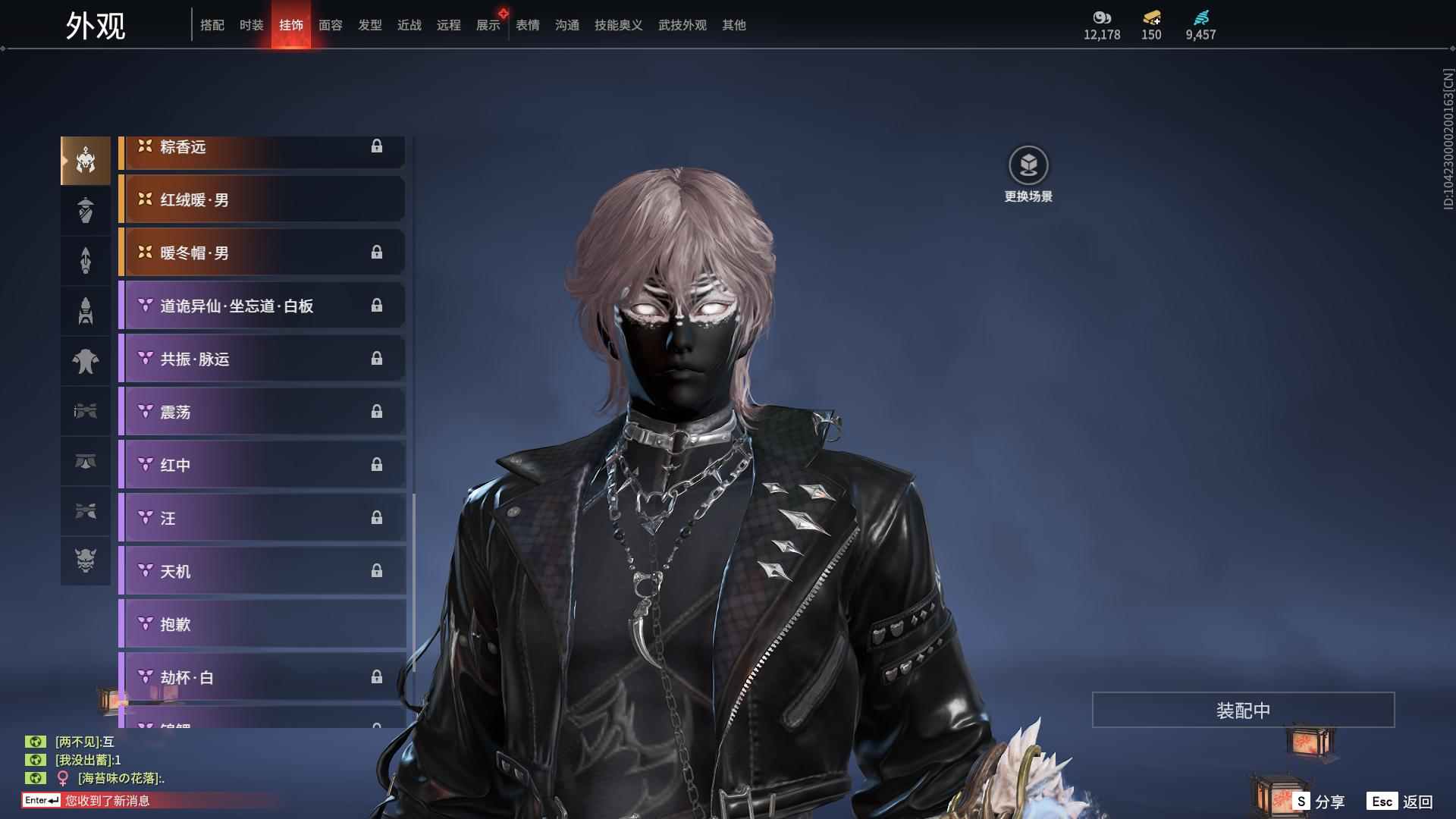Select the 暖冬帽·男 list entry
The height and width of the screenshot is (819, 1456).
262,253
